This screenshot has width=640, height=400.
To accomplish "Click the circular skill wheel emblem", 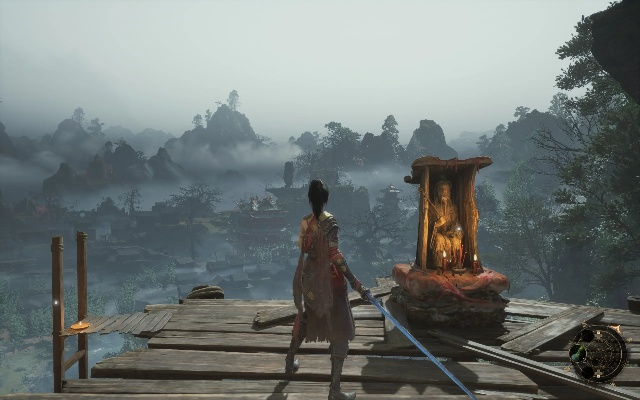I will (600, 354).
